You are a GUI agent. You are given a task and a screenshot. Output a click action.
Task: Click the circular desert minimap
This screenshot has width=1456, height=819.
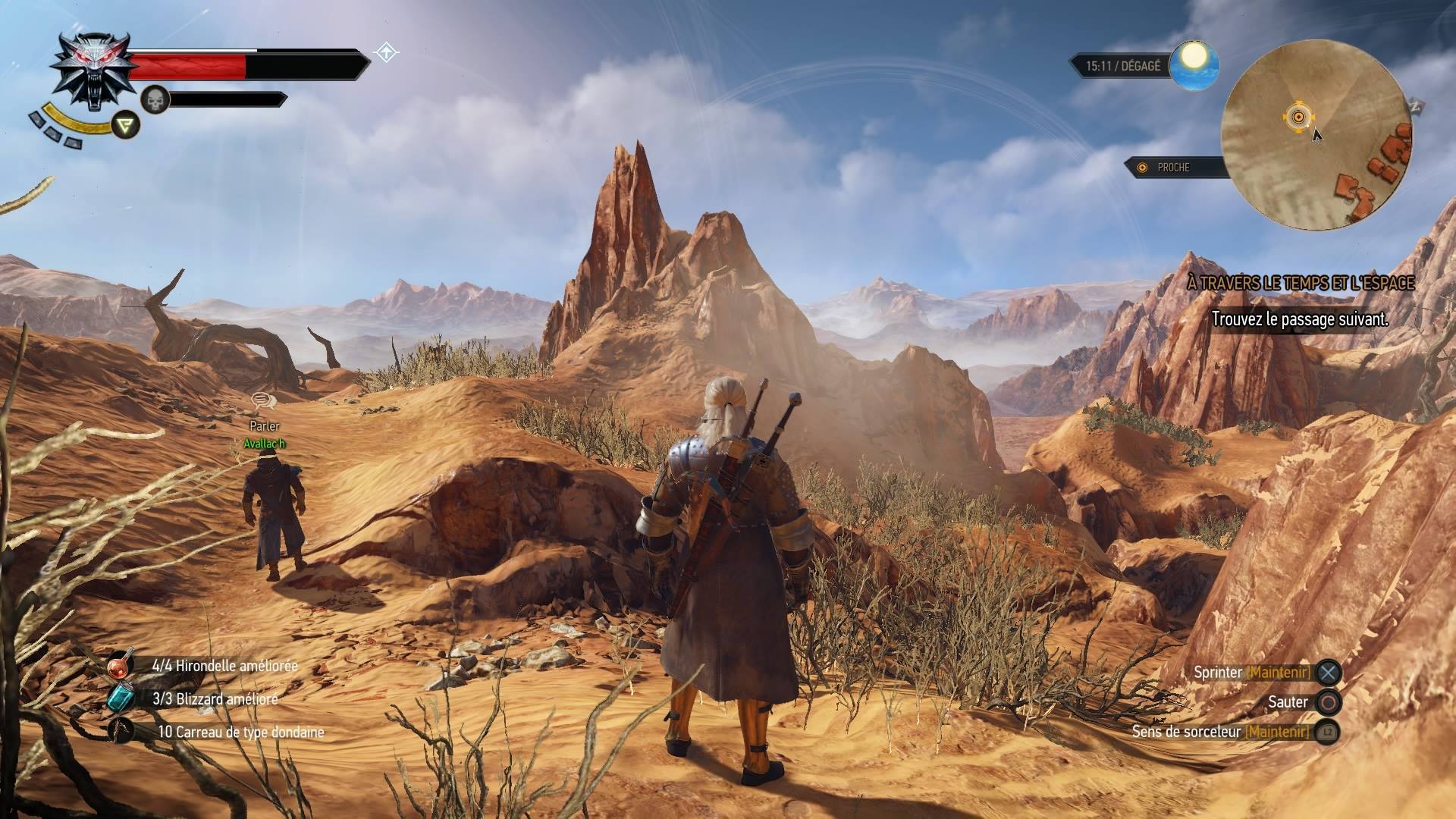[1317, 136]
